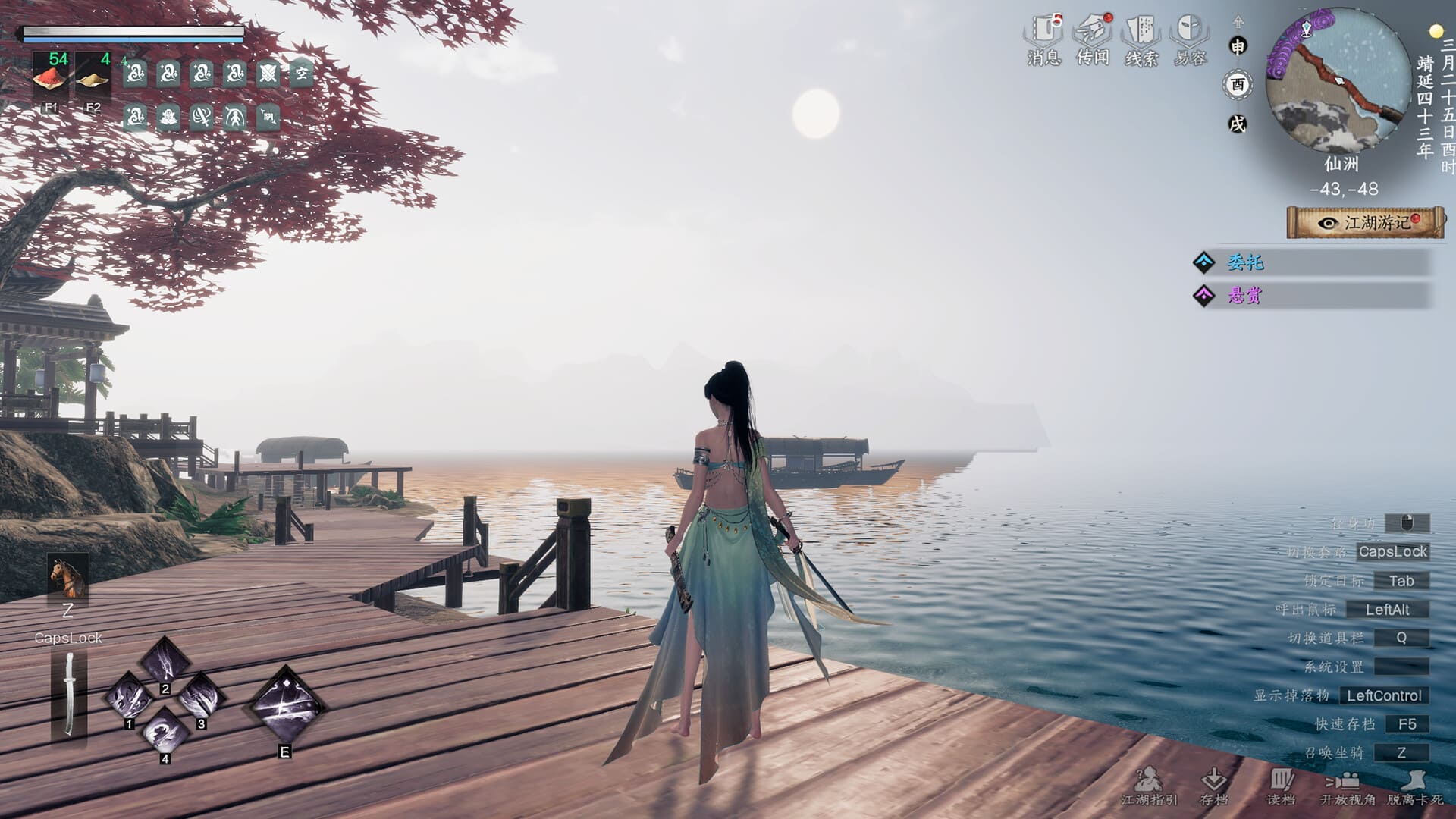Image resolution: width=1456 pixels, height=819 pixels.
Task: Click the circular minimap of 仙洲
Action: (x=1339, y=80)
